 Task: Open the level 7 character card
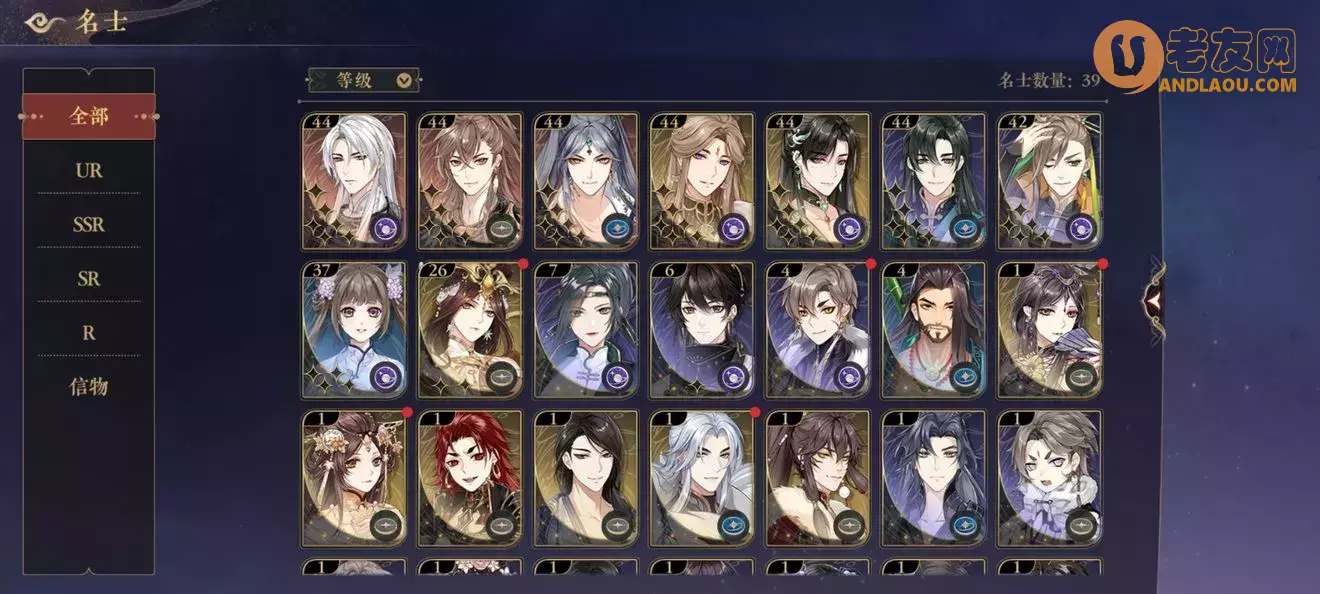coord(586,329)
